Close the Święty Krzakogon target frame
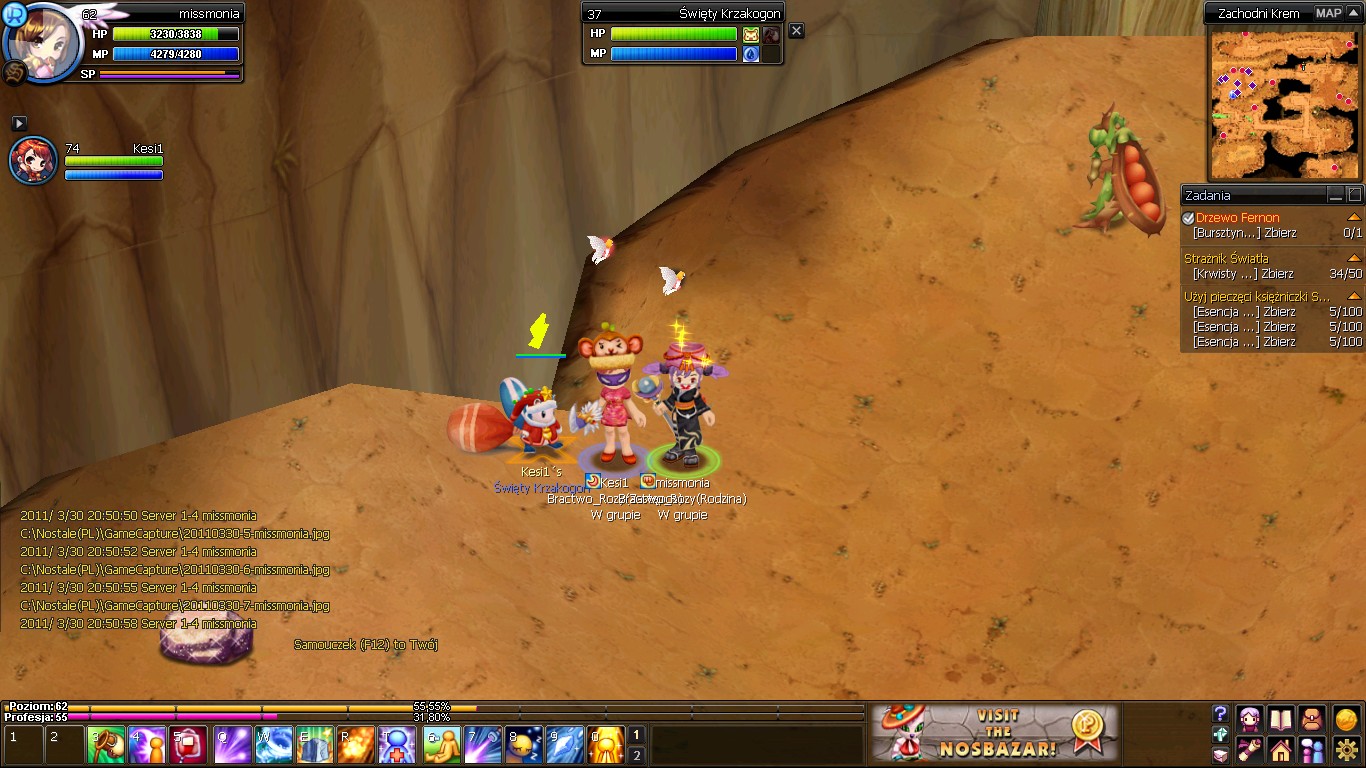This screenshot has width=1366, height=768. point(796,31)
